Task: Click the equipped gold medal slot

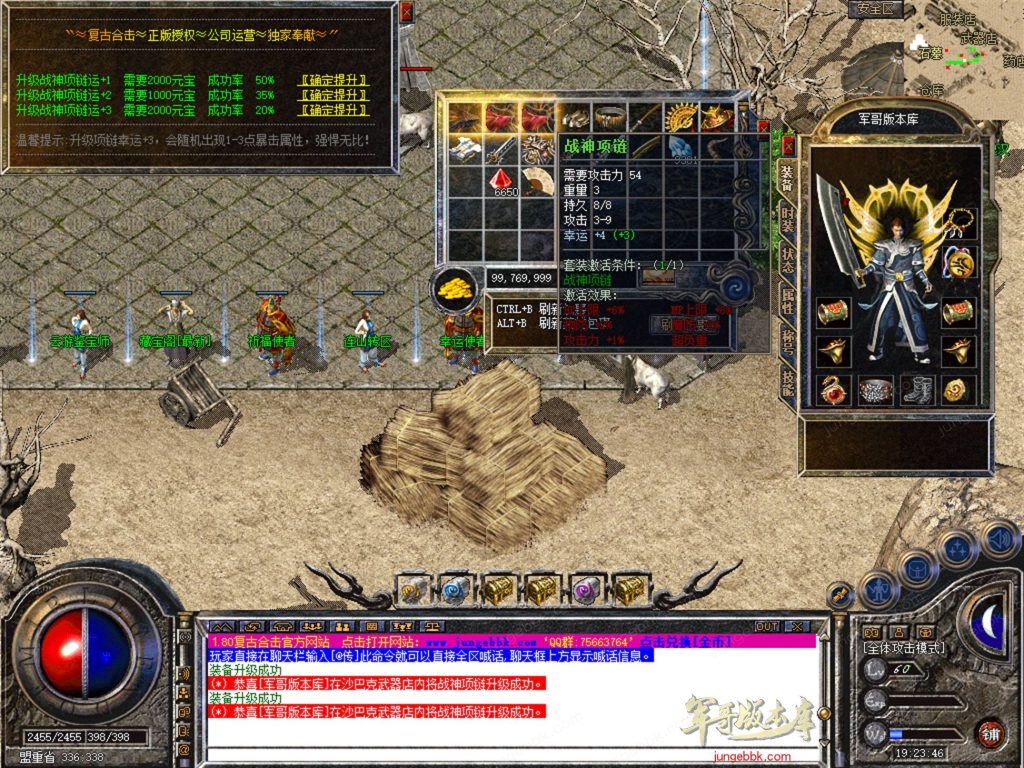Action: click(958, 264)
